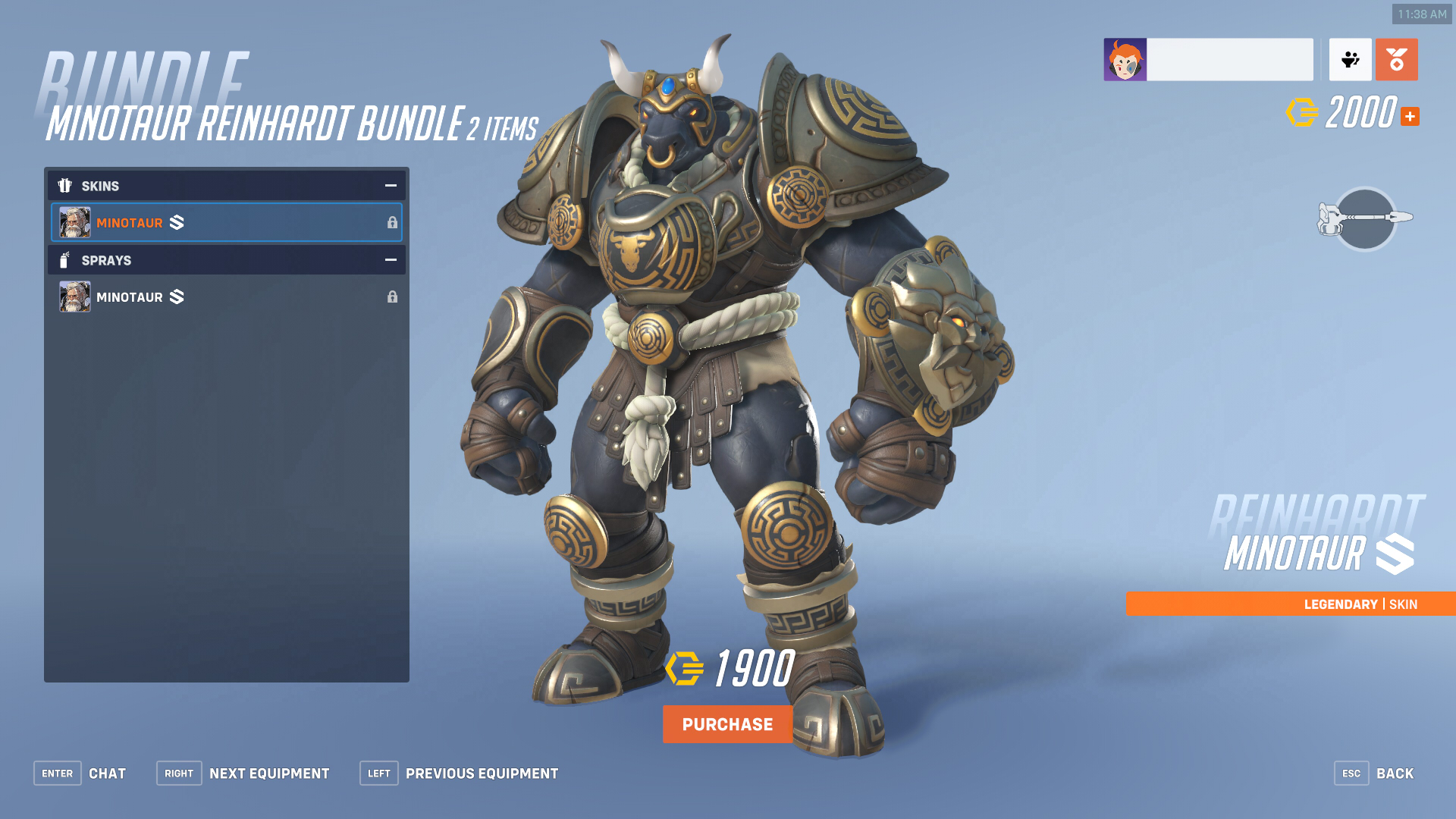This screenshot has height=819, width=1456.
Task: Open Challenges via the orange medal icon
Action: click(x=1396, y=59)
